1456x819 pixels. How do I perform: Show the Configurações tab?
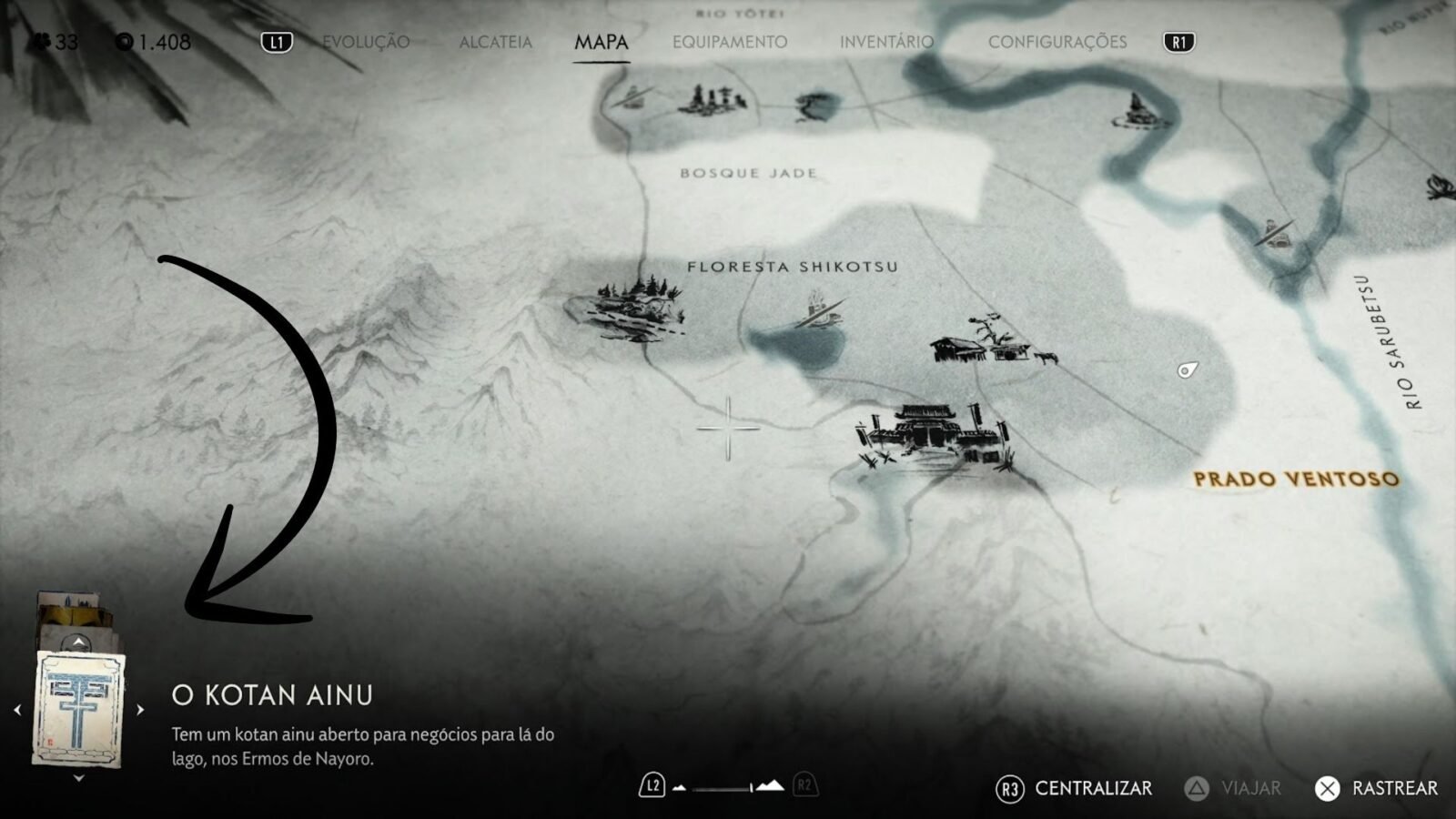(x=1057, y=42)
